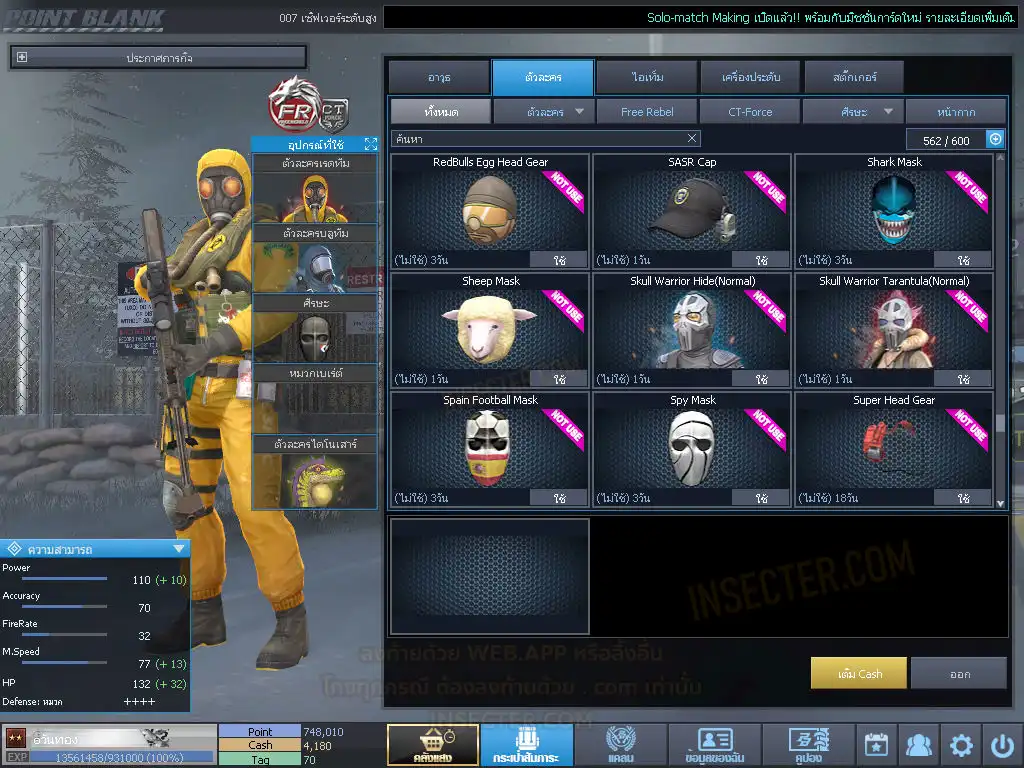
Task: Filter by CT-Force characters
Action: [x=750, y=112]
